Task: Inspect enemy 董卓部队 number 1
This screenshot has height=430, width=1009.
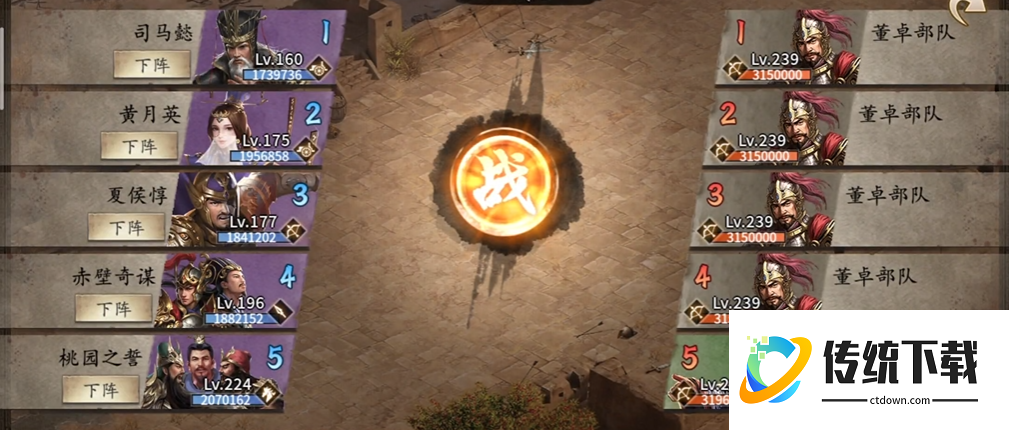Action: pos(818,46)
